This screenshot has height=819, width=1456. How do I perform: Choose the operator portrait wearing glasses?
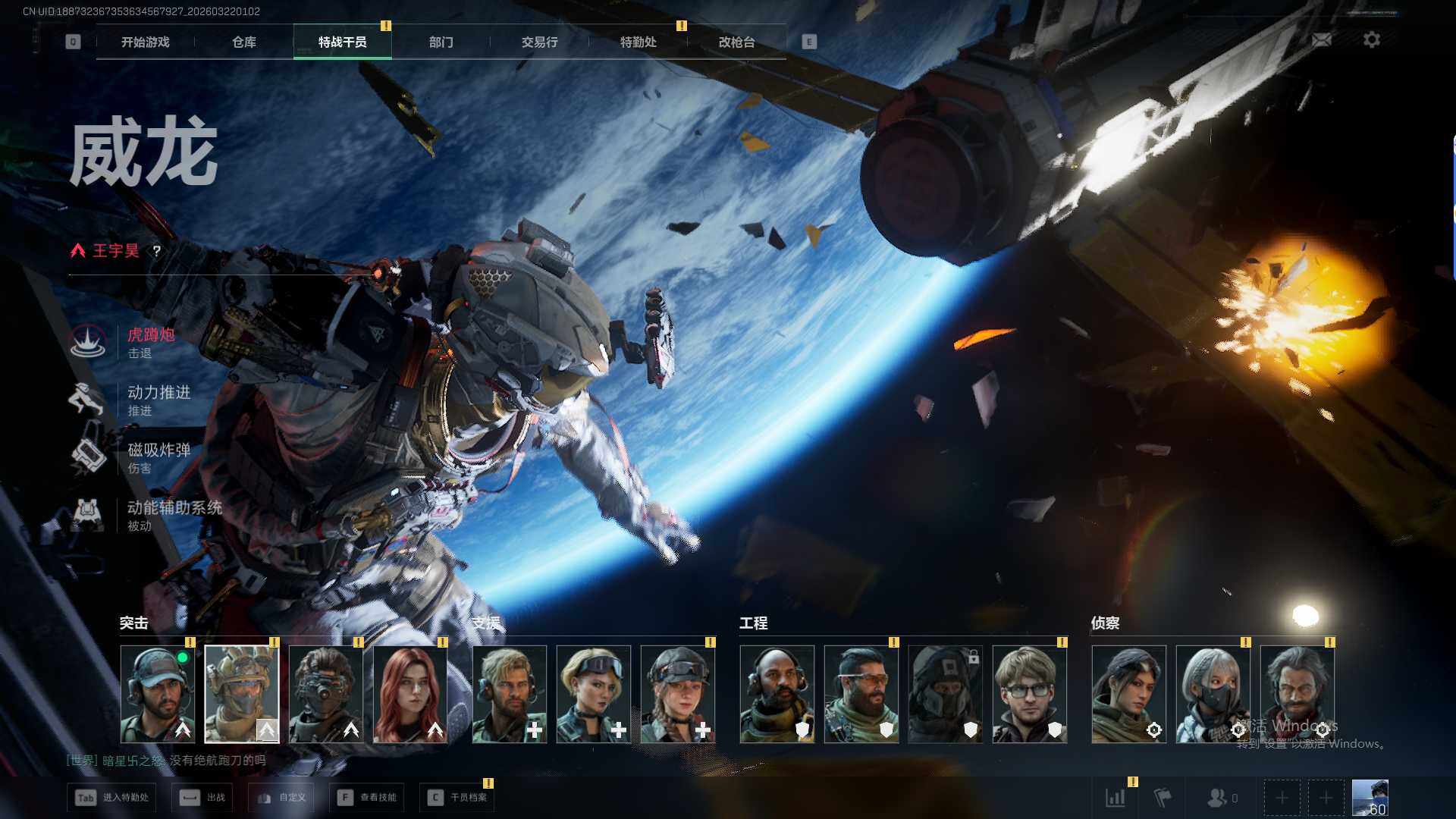(1029, 693)
